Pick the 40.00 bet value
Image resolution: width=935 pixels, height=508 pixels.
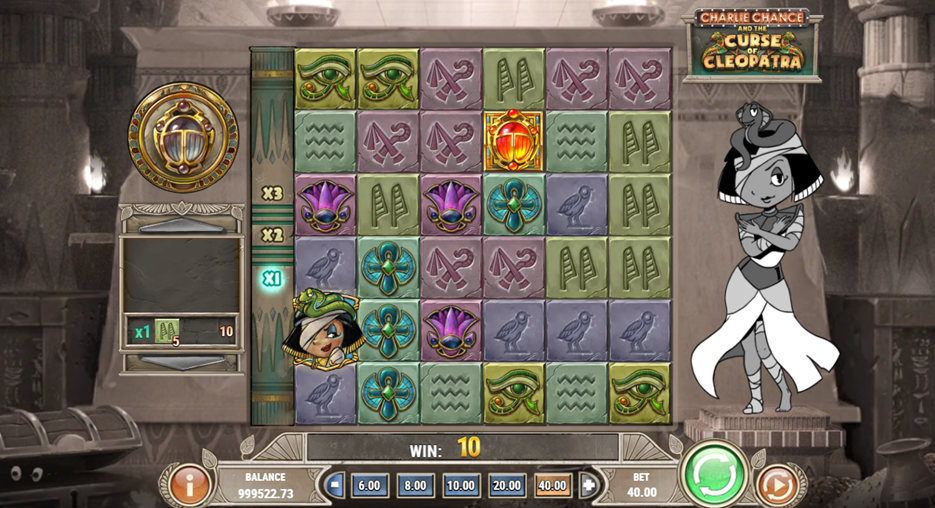(553, 486)
